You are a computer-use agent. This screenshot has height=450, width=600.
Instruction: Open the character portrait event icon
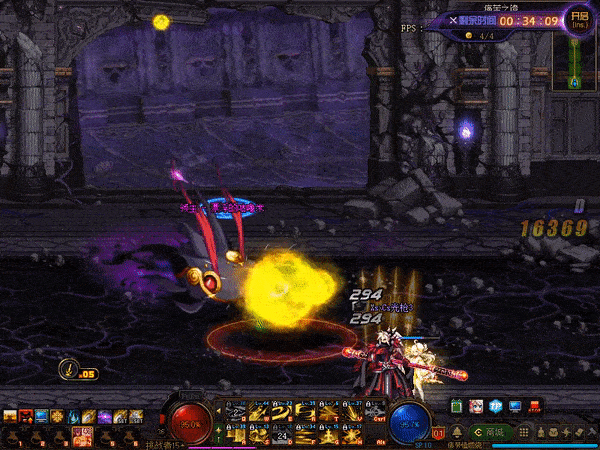pyautogui.click(x=476, y=407)
